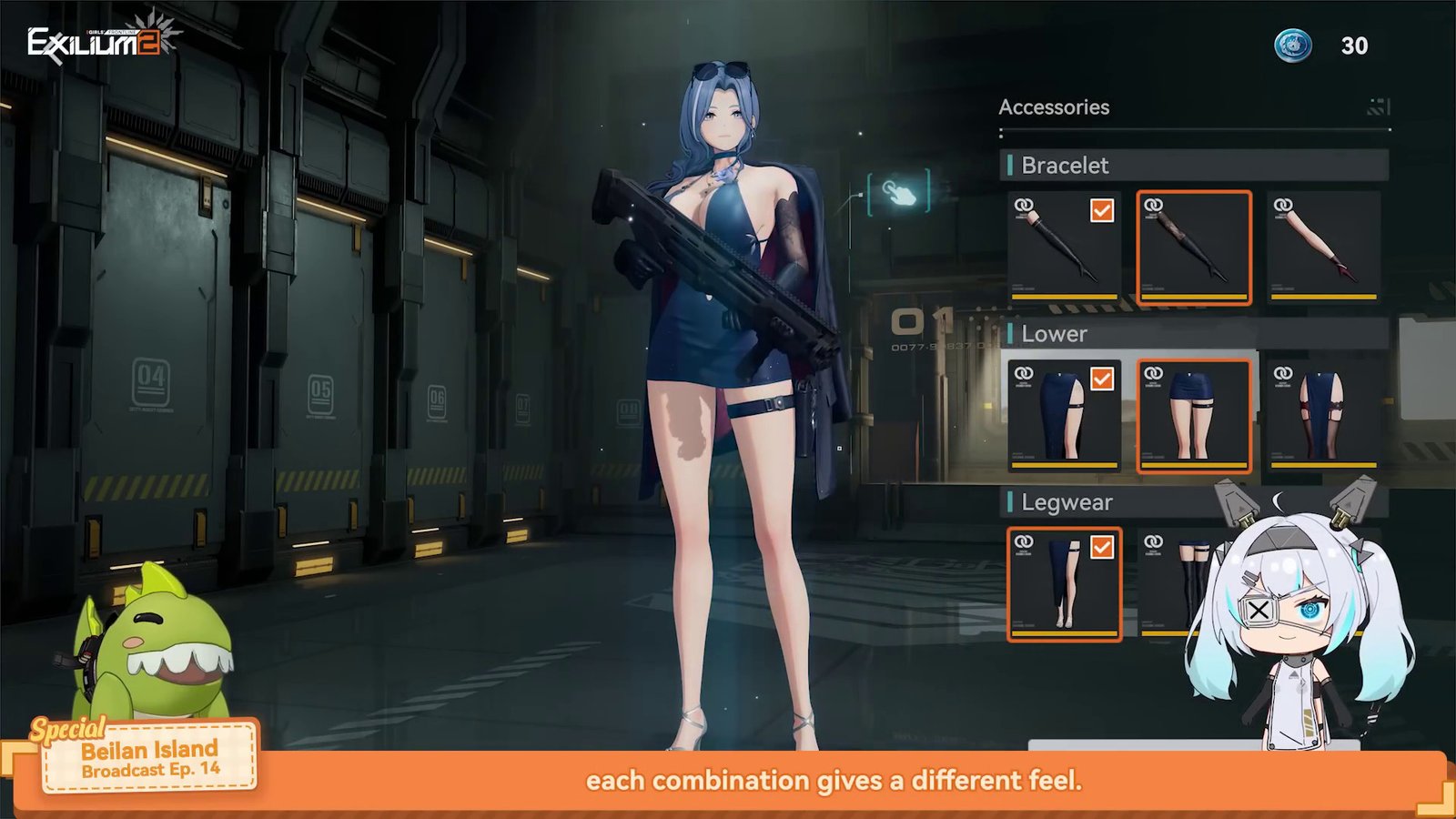Choose the lace glove Bracelet option
Image resolution: width=1456 pixels, height=819 pixels.
pos(1194,247)
